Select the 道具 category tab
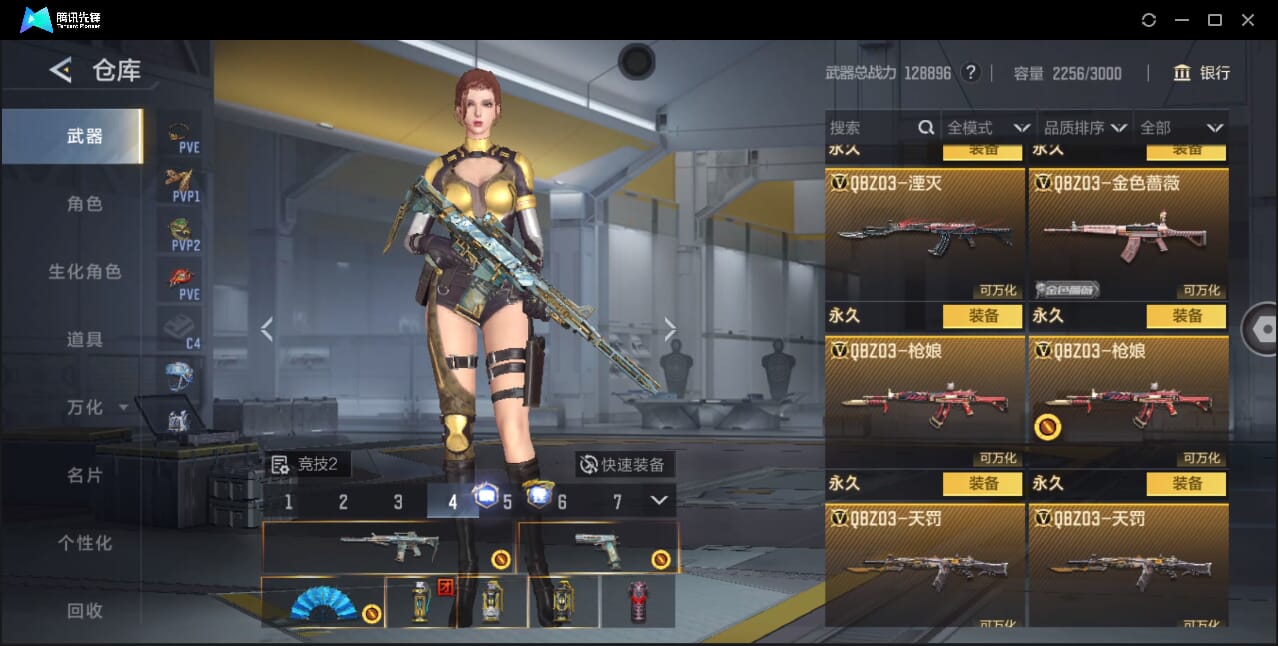This screenshot has height=646, width=1278. point(85,340)
